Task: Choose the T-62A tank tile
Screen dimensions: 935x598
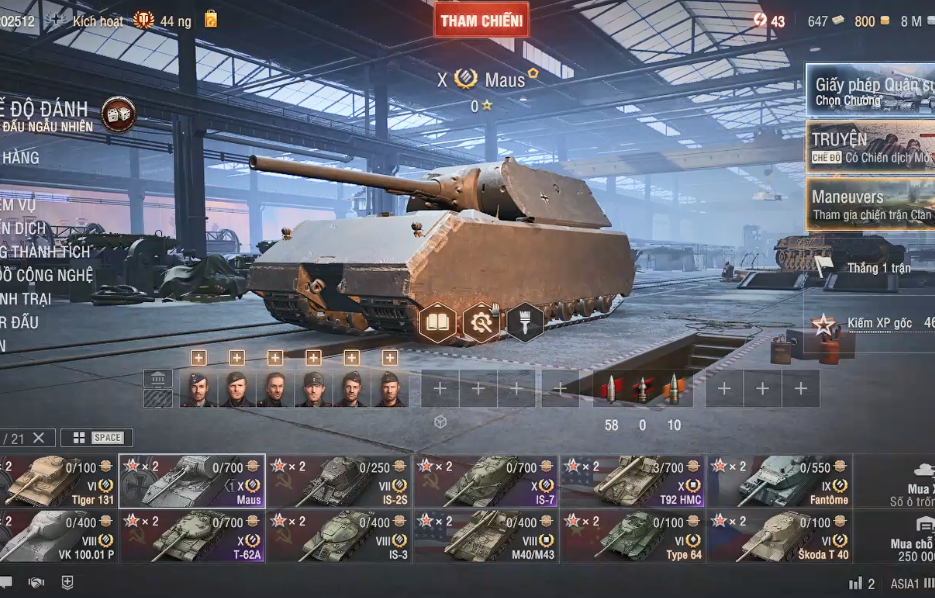Action: pos(192,536)
